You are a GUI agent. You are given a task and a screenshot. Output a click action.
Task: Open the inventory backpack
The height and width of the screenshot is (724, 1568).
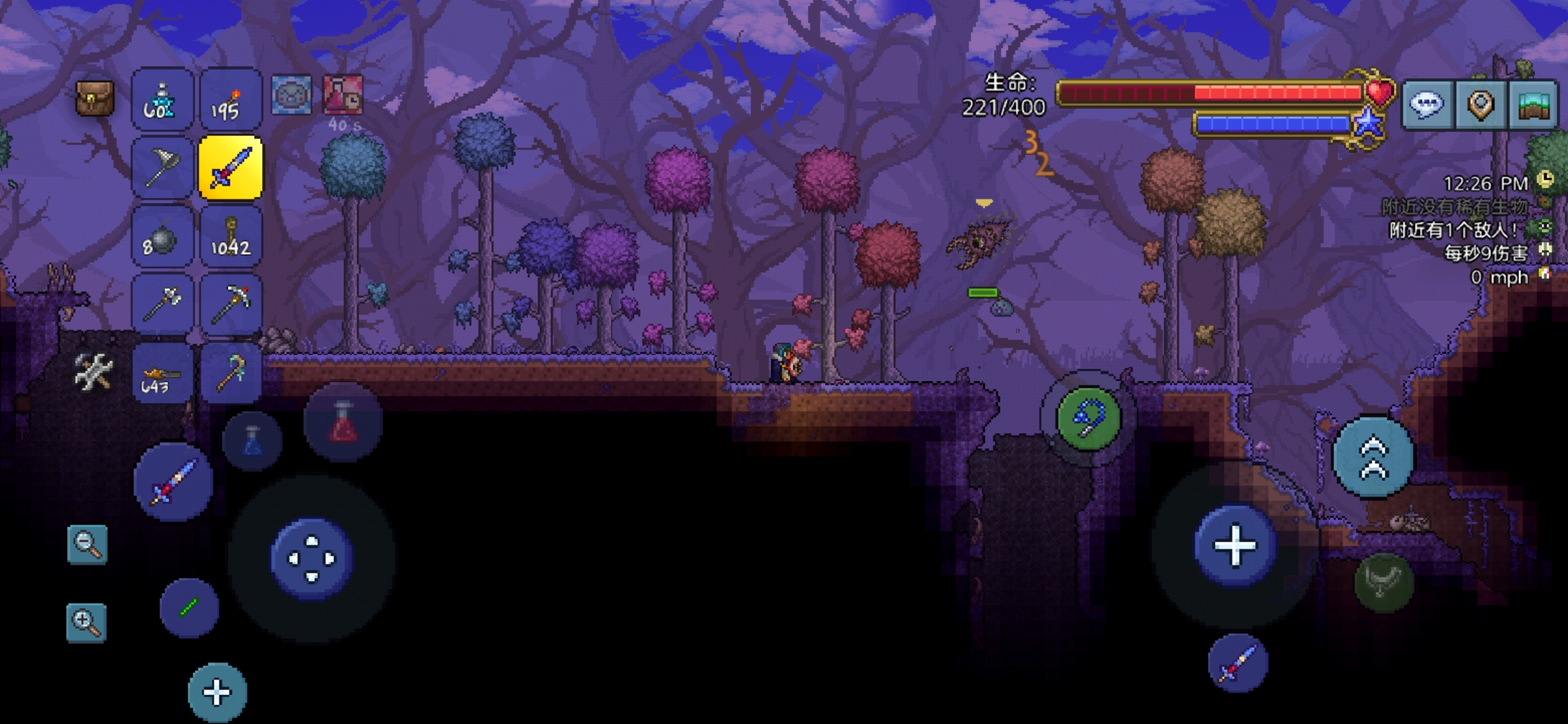point(94,100)
